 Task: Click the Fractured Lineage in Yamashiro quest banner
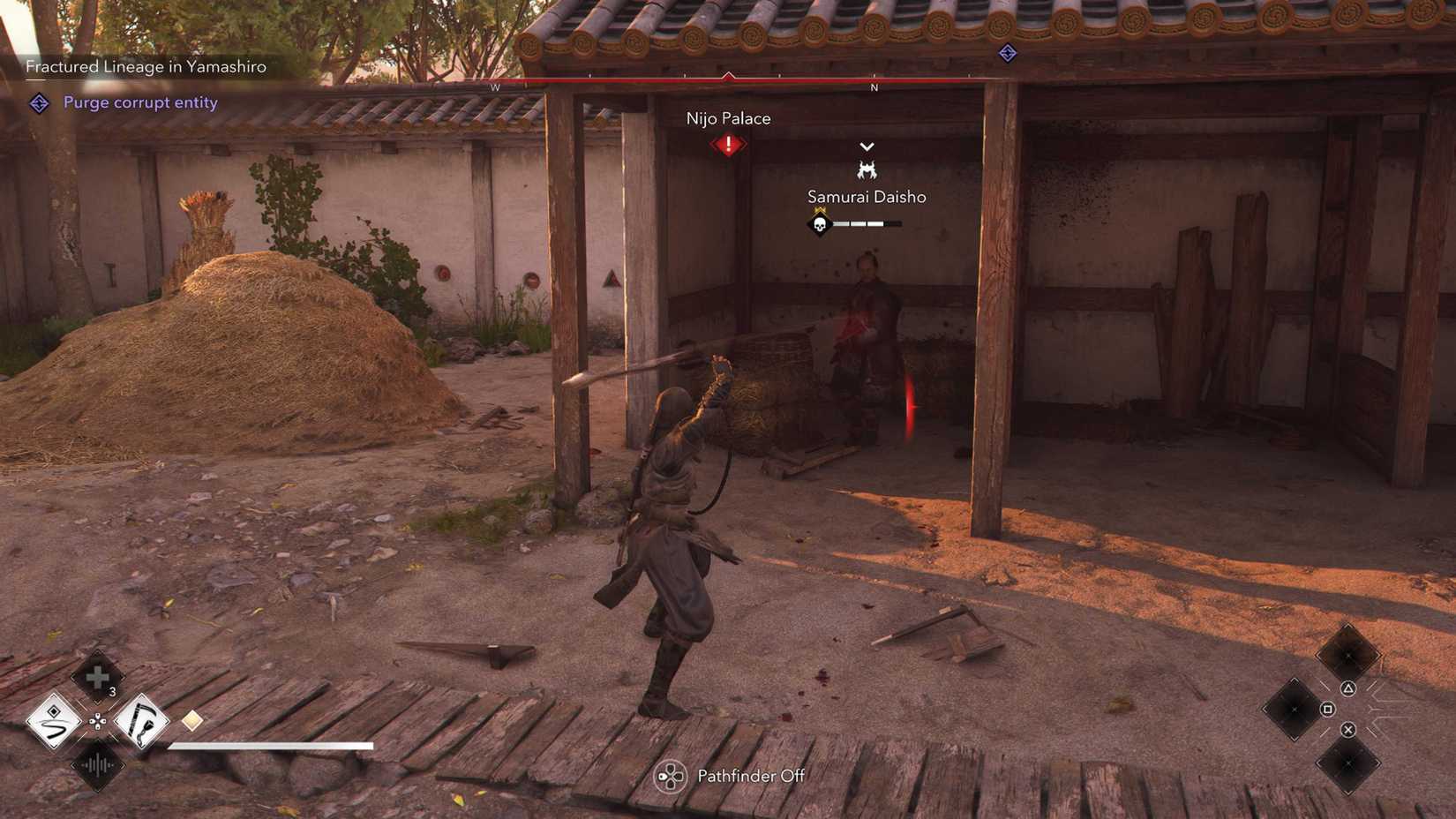[146, 65]
